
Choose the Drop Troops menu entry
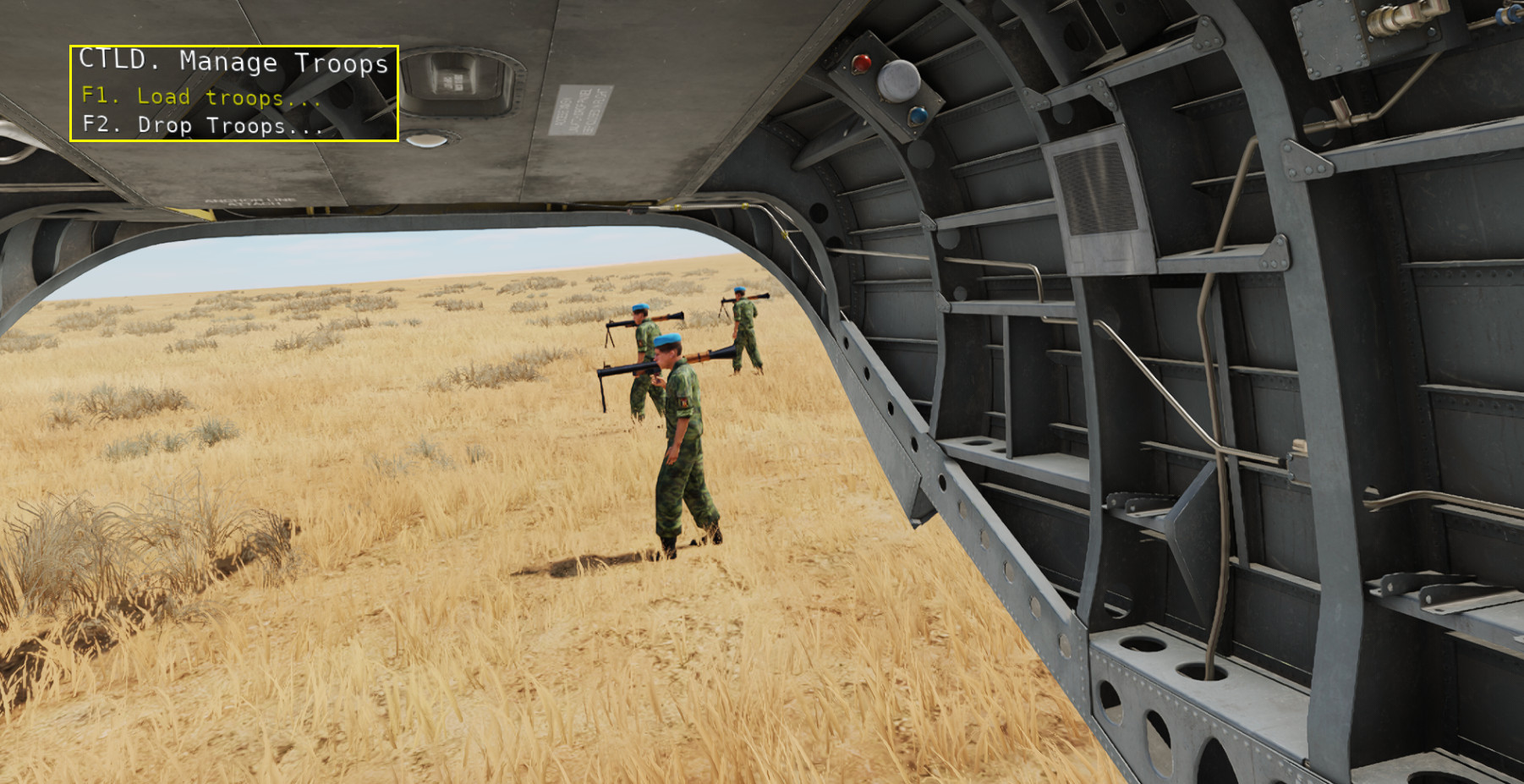pos(202,126)
